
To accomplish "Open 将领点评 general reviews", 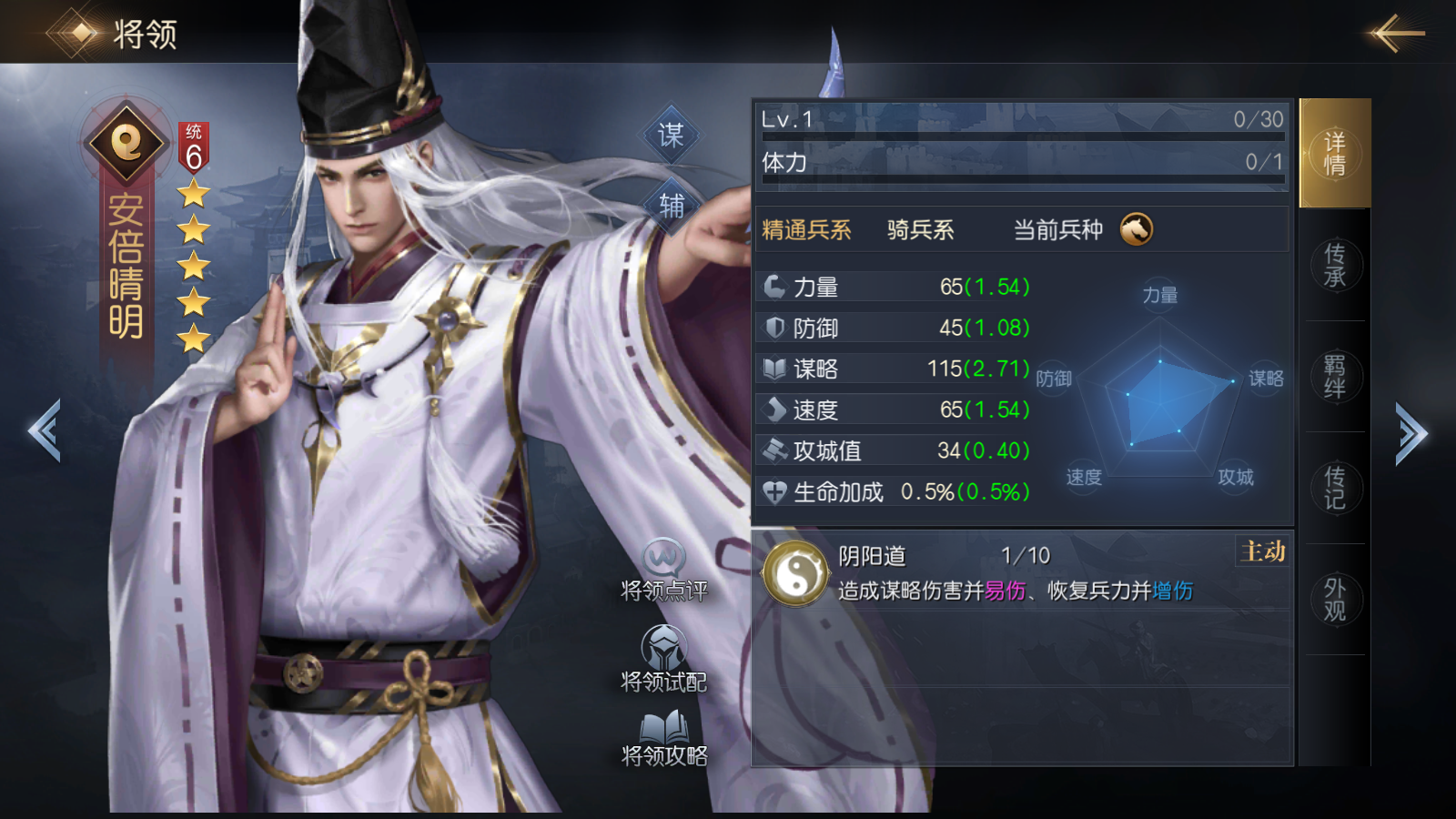I will pos(664,571).
